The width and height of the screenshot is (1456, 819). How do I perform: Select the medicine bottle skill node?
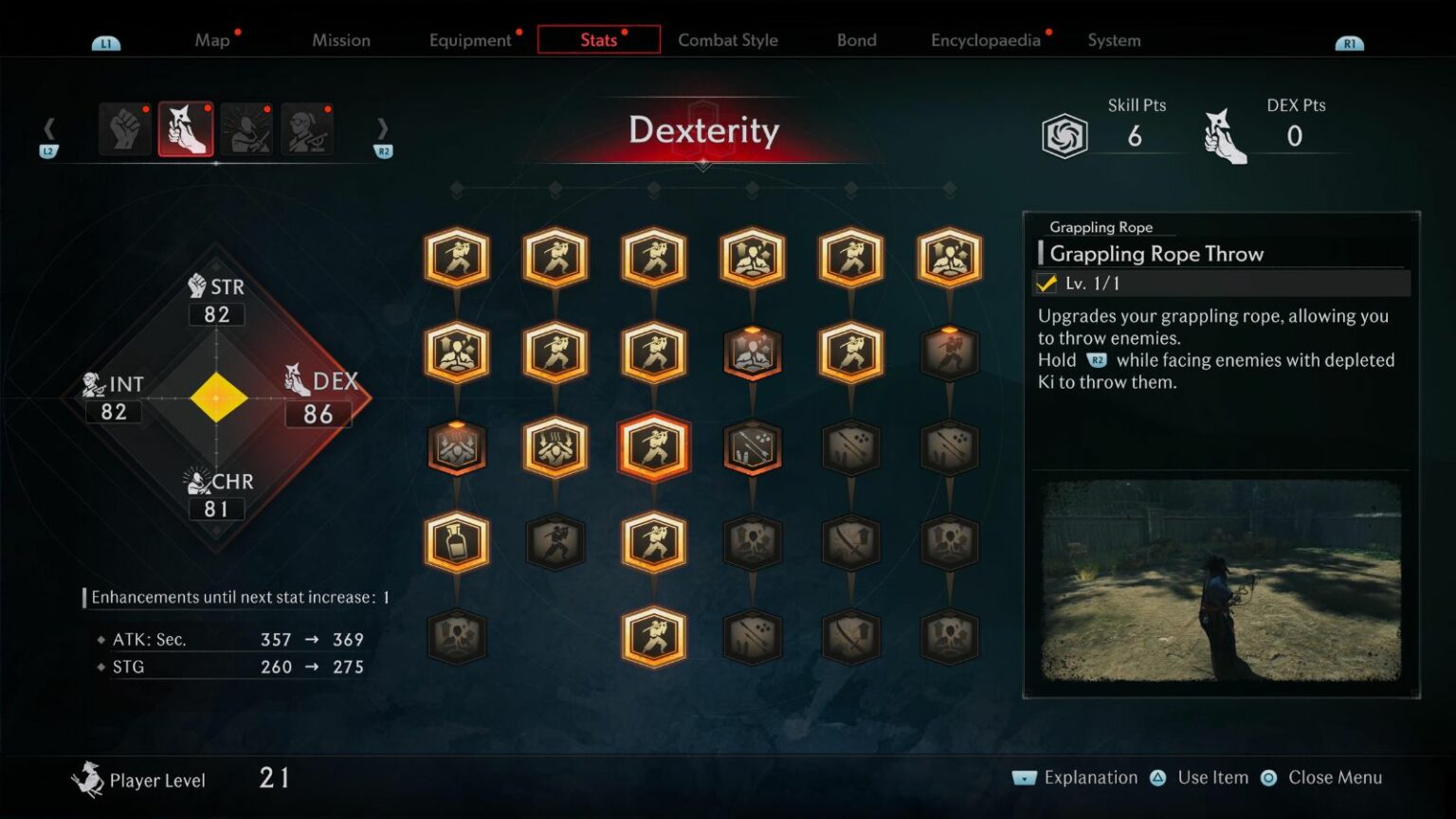456,540
